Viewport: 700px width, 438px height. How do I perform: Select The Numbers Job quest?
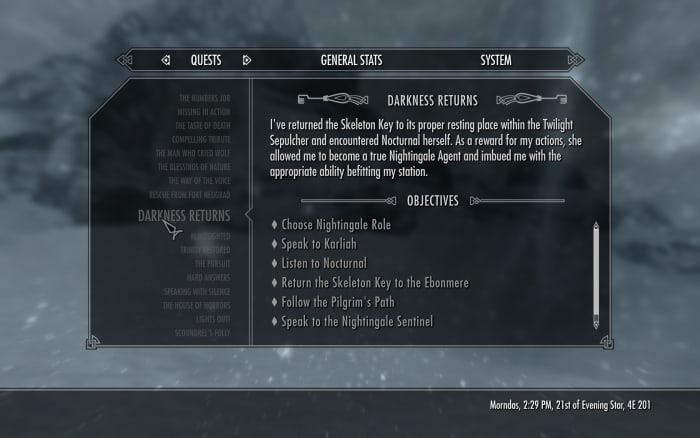click(x=204, y=98)
